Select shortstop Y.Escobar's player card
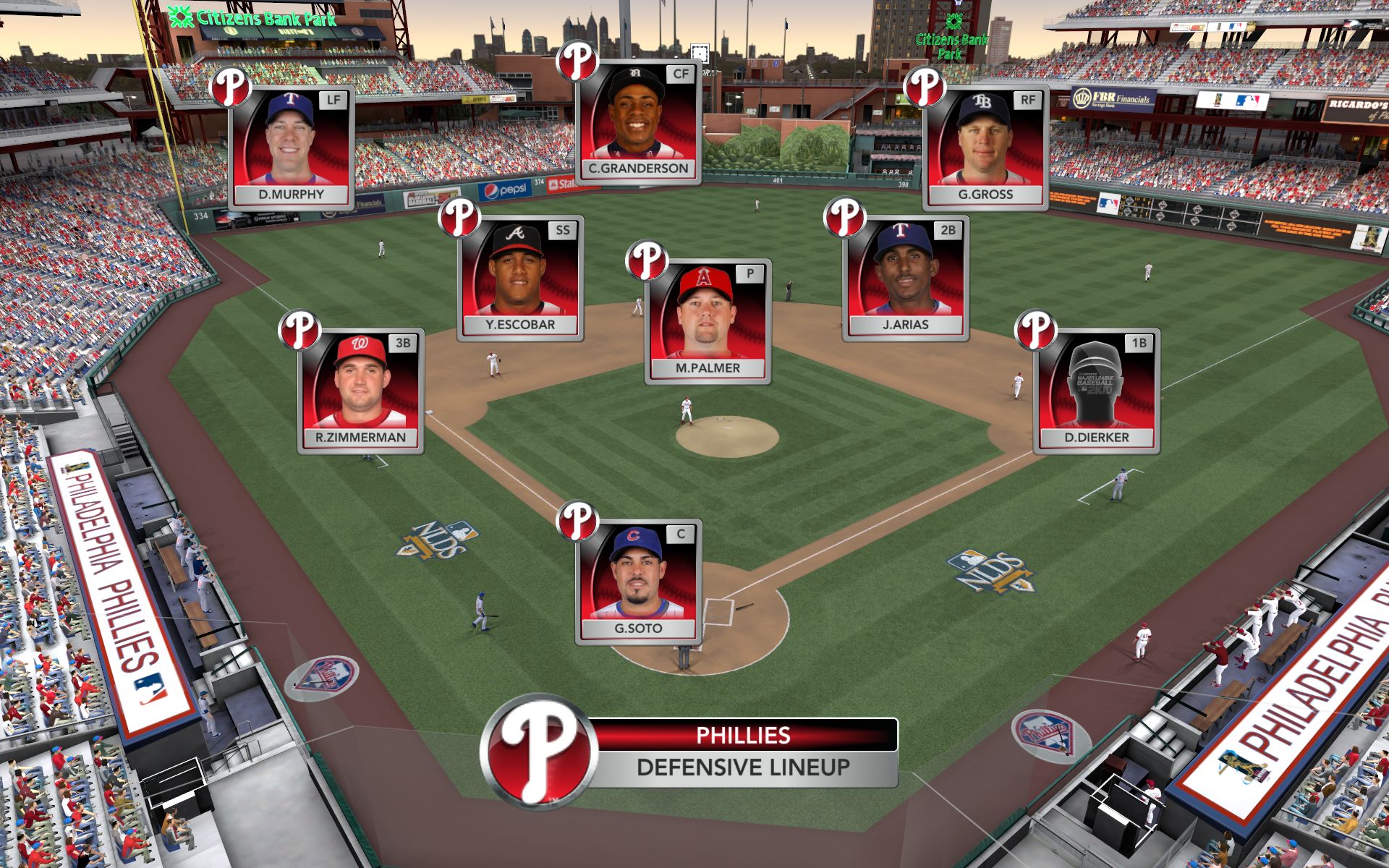Viewport: 1389px width, 868px height. point(520,278)
